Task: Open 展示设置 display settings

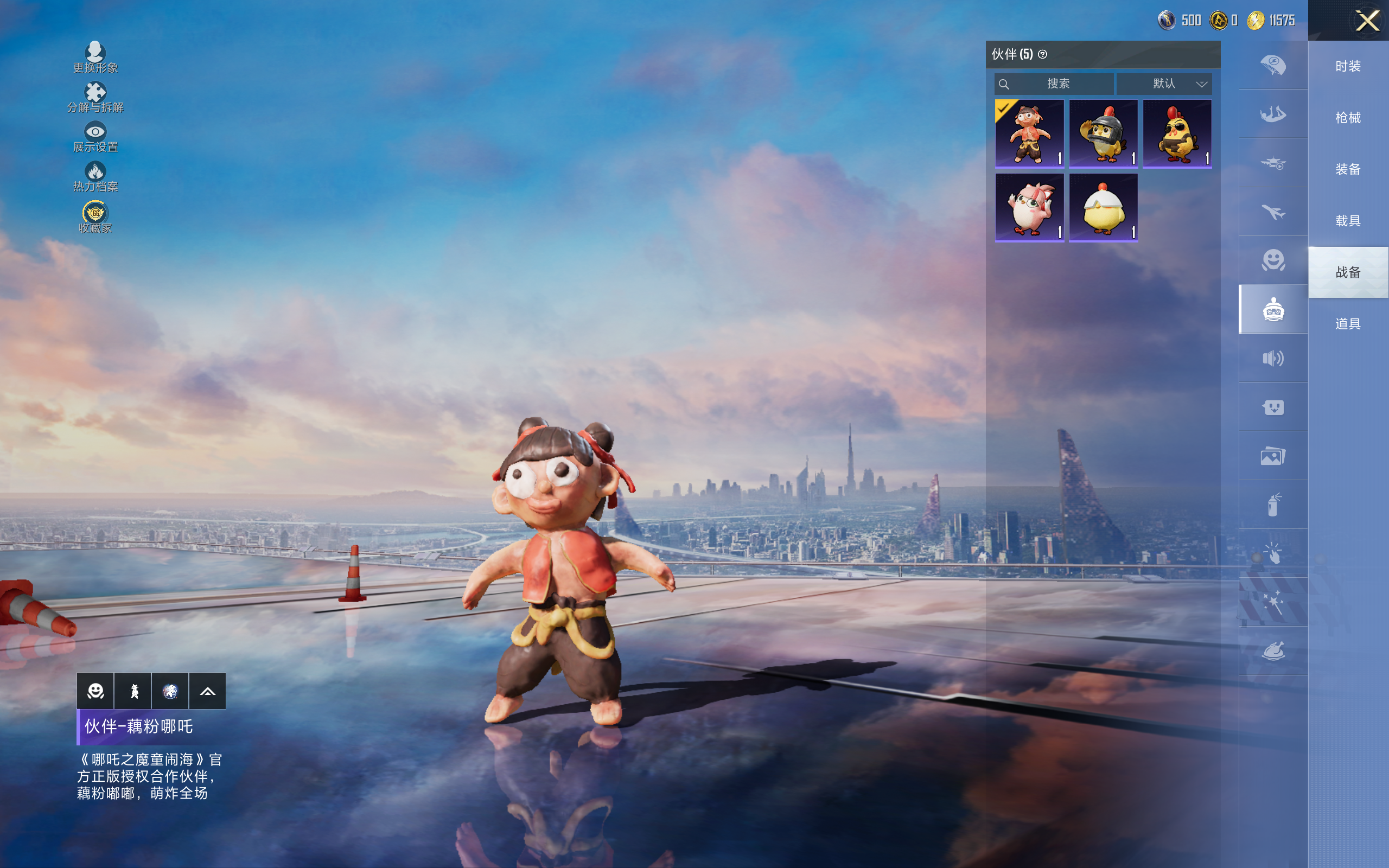Action: (x=95, y=137)
